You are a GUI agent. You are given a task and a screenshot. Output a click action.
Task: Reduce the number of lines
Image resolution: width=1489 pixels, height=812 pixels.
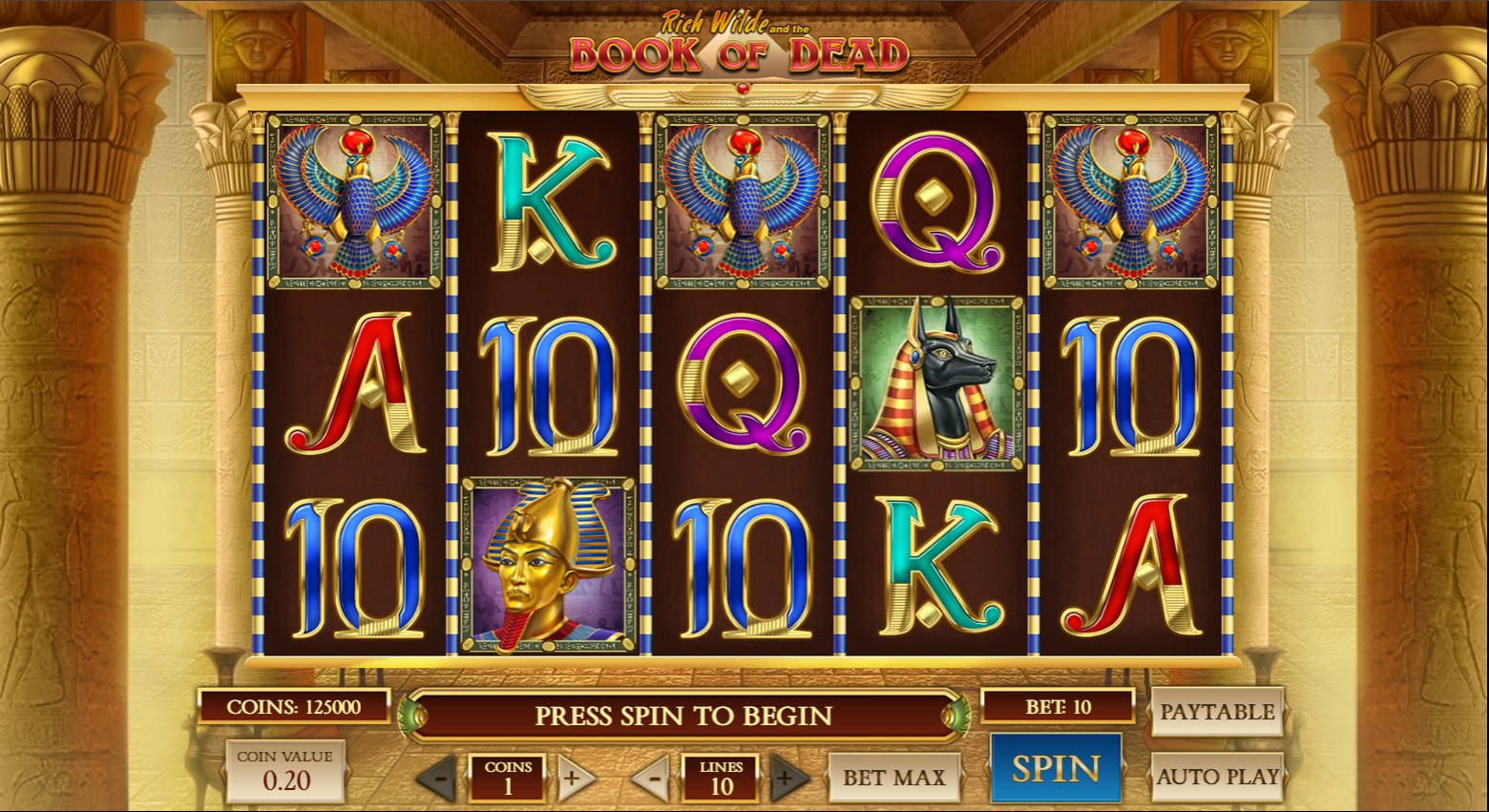pyautogui.click(x=652, y=779)
